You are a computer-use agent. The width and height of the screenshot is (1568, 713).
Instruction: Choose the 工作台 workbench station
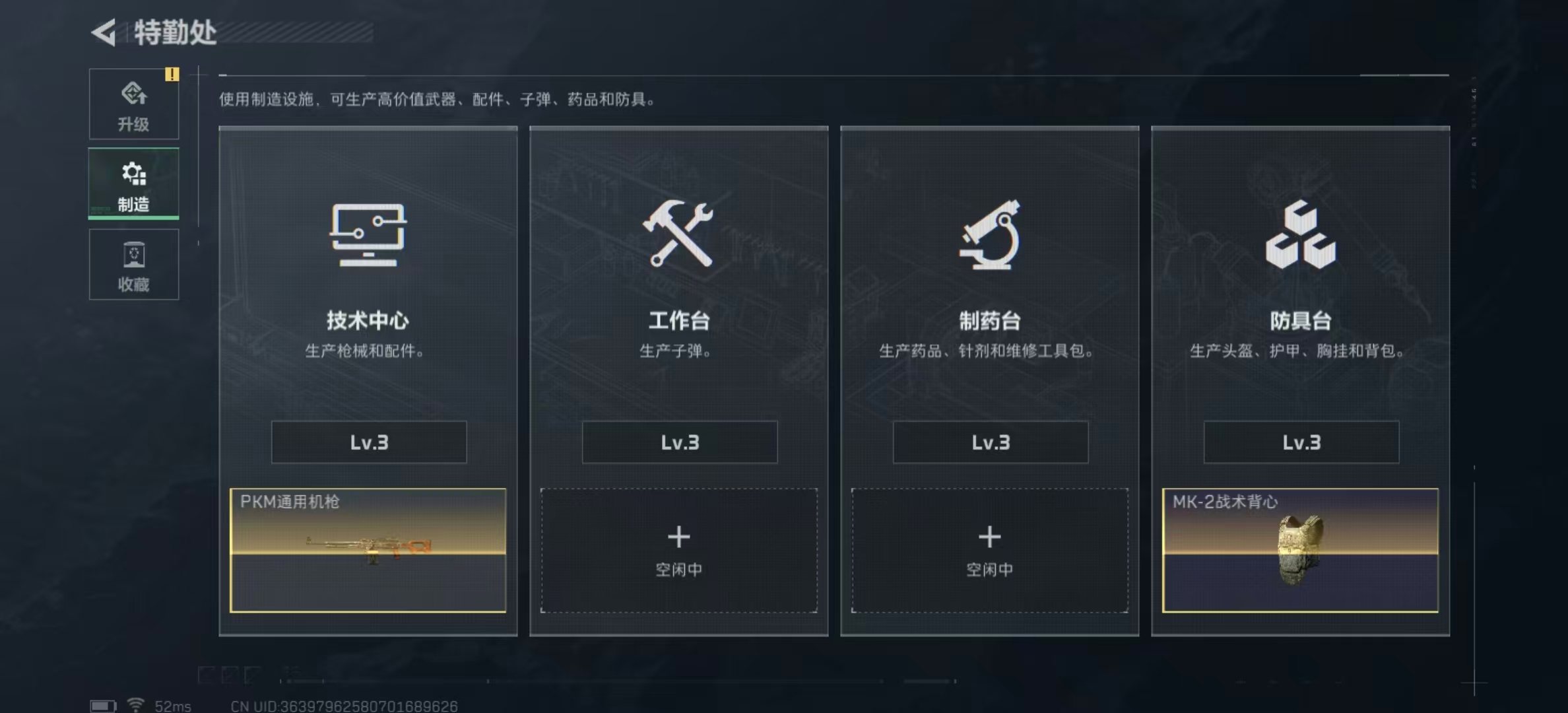click(678, 277)
